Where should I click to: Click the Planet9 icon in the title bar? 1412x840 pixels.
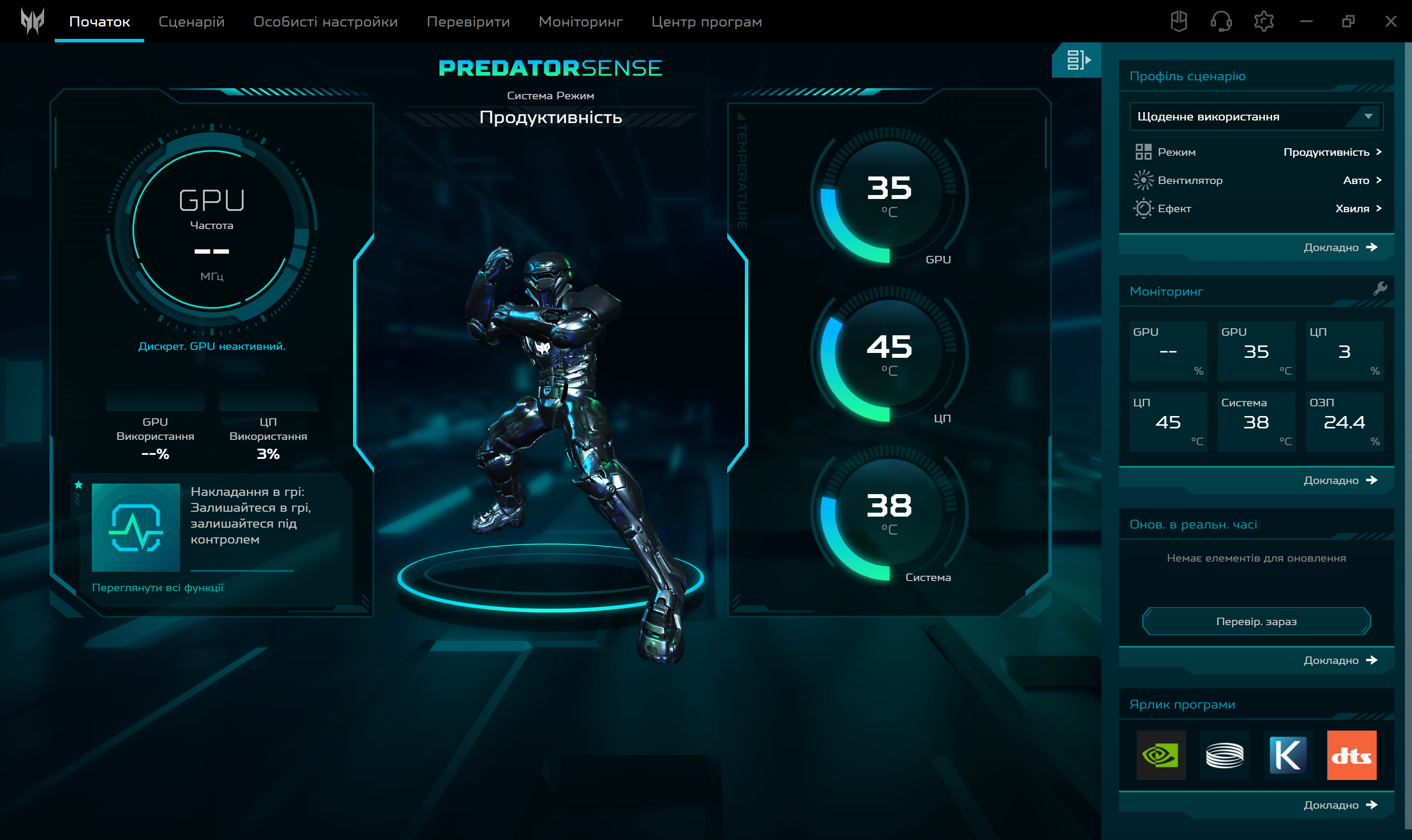pos(1179,21)
